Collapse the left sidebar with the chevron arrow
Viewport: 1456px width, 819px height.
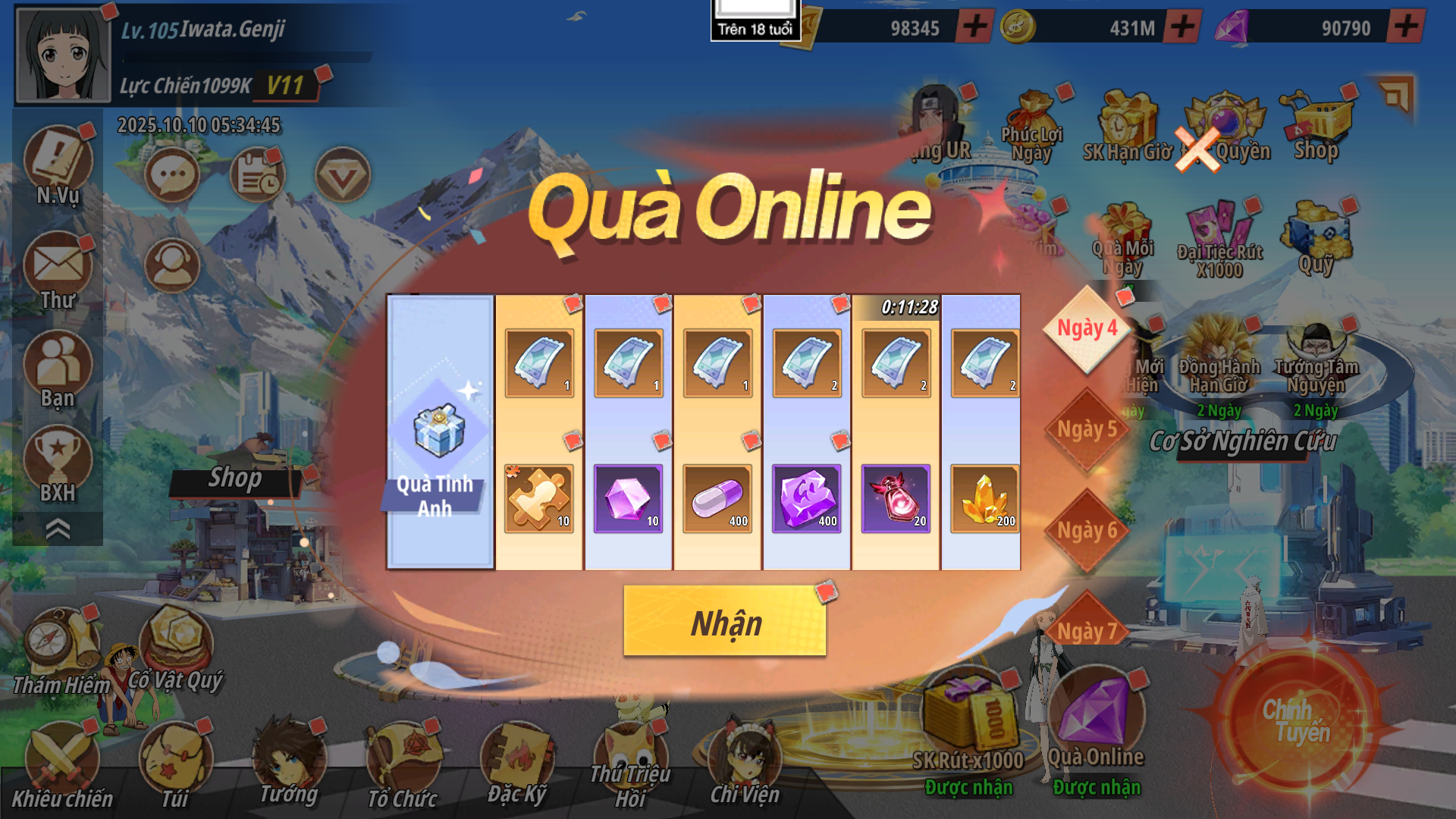click(58, 529)
